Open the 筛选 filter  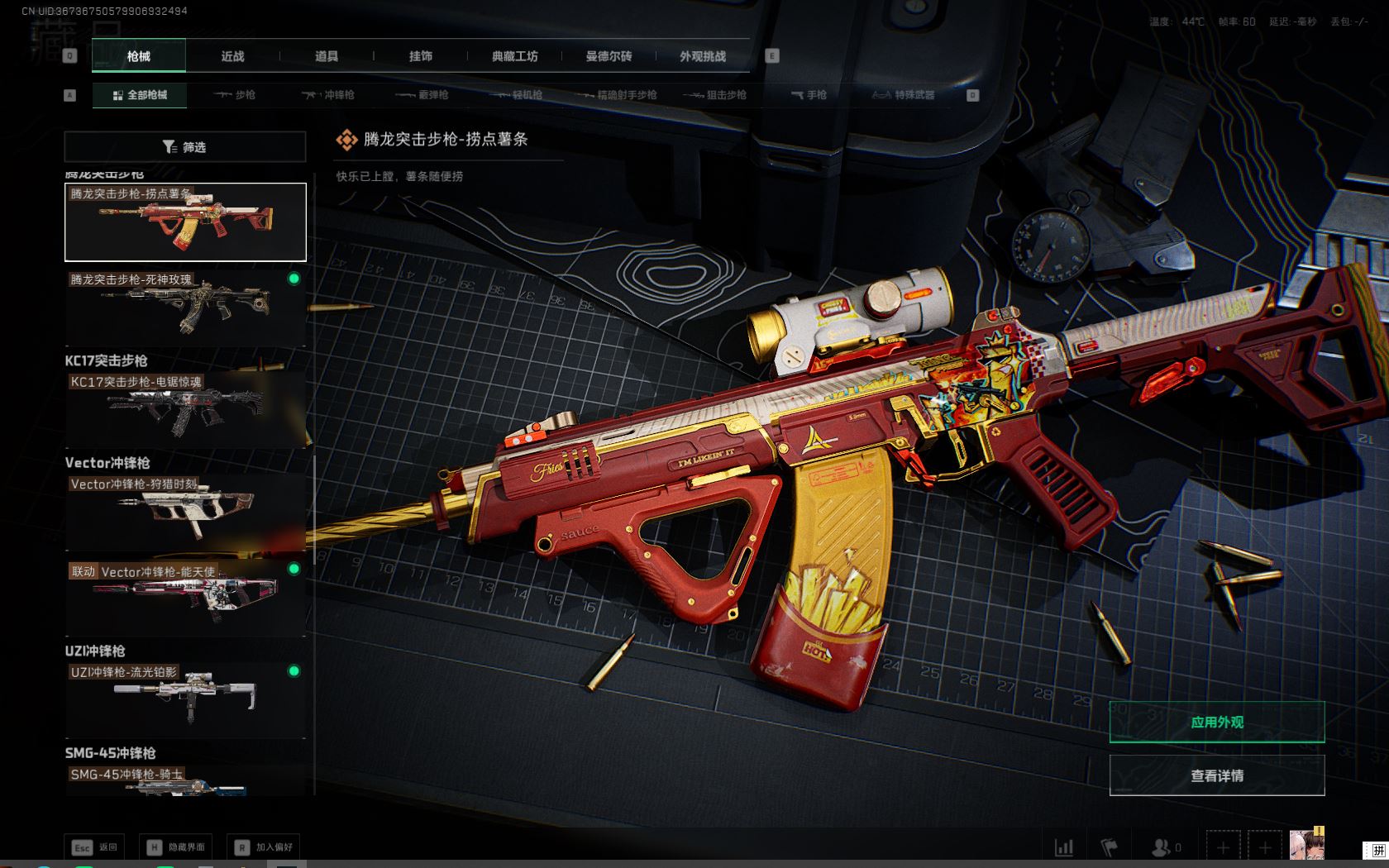point(185,147)
